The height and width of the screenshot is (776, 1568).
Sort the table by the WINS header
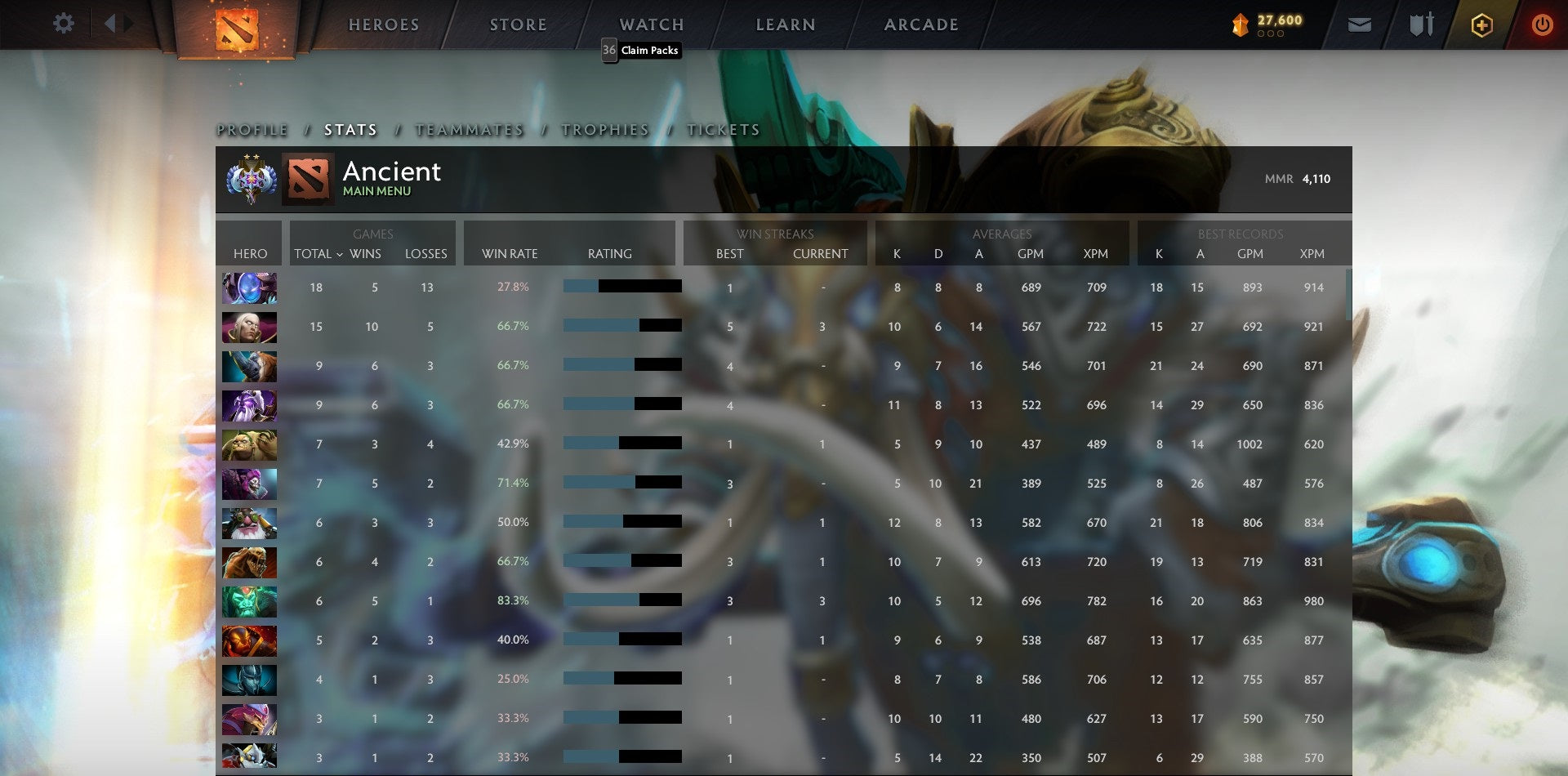tap(366, 254)
